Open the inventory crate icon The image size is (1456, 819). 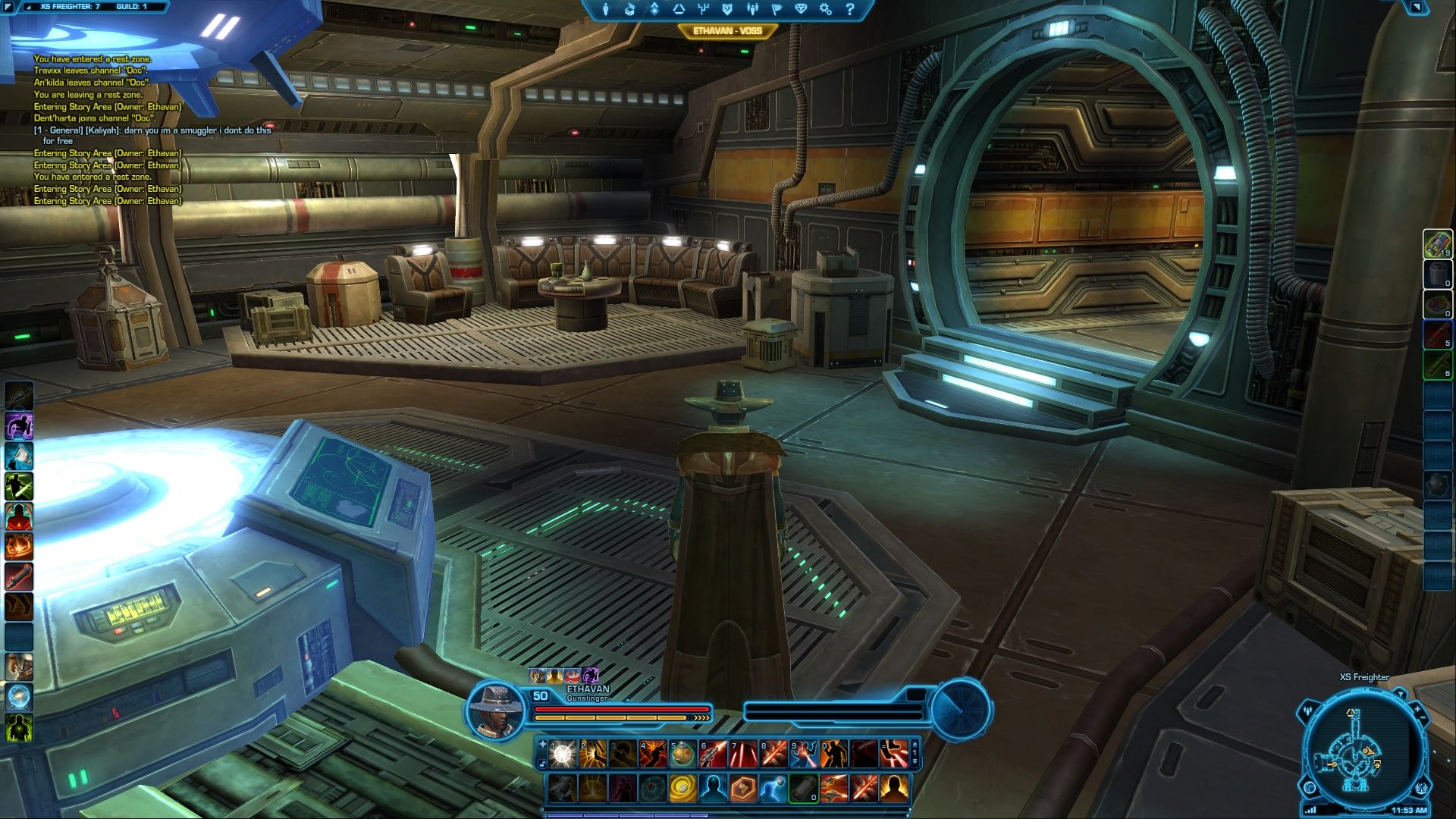tap(629, 9)
